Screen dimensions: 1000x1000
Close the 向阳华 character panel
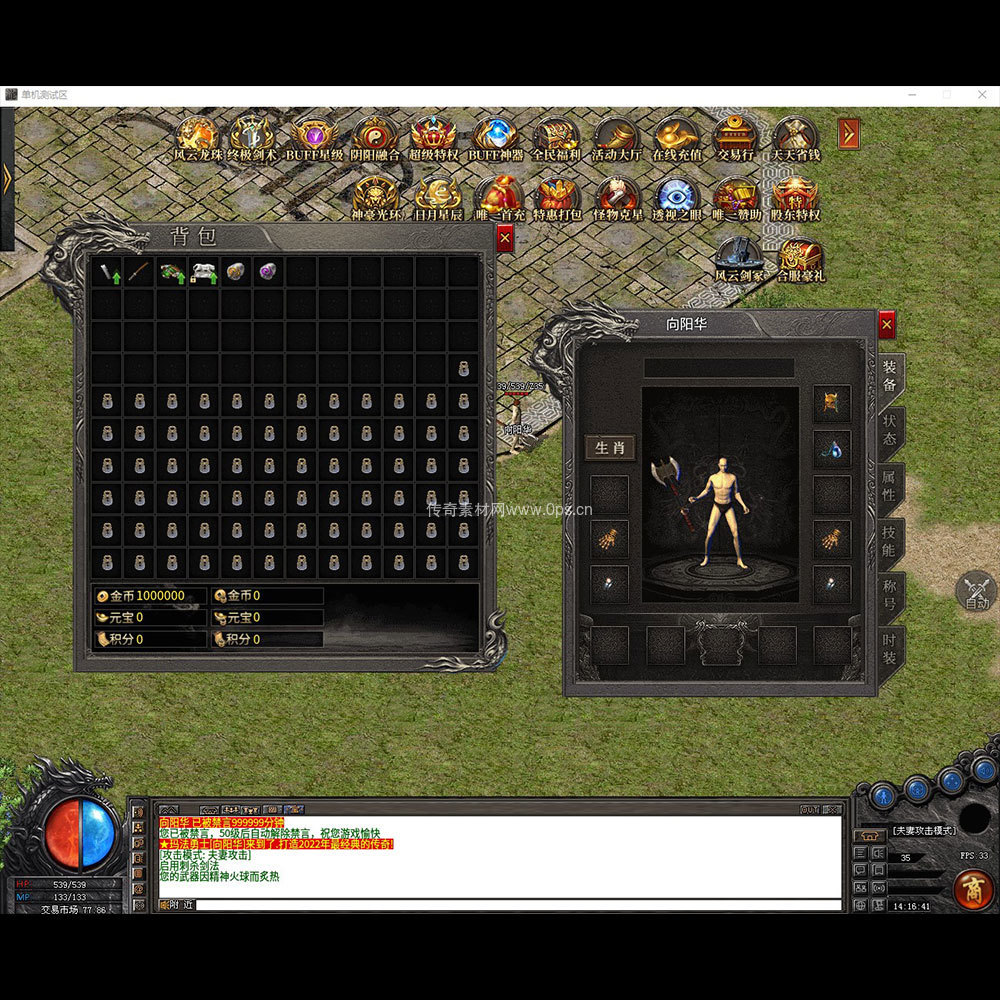coord(886,324)
